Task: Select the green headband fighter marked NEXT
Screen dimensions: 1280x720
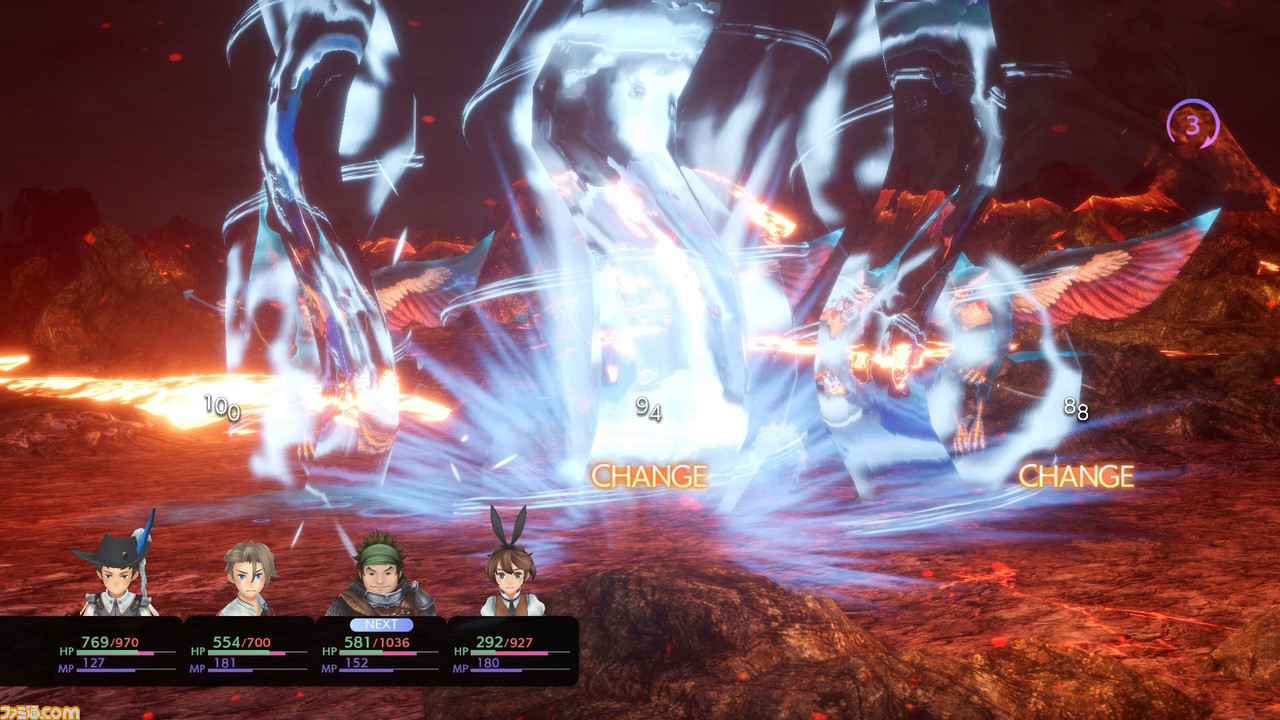Action: tap(380, 577)
